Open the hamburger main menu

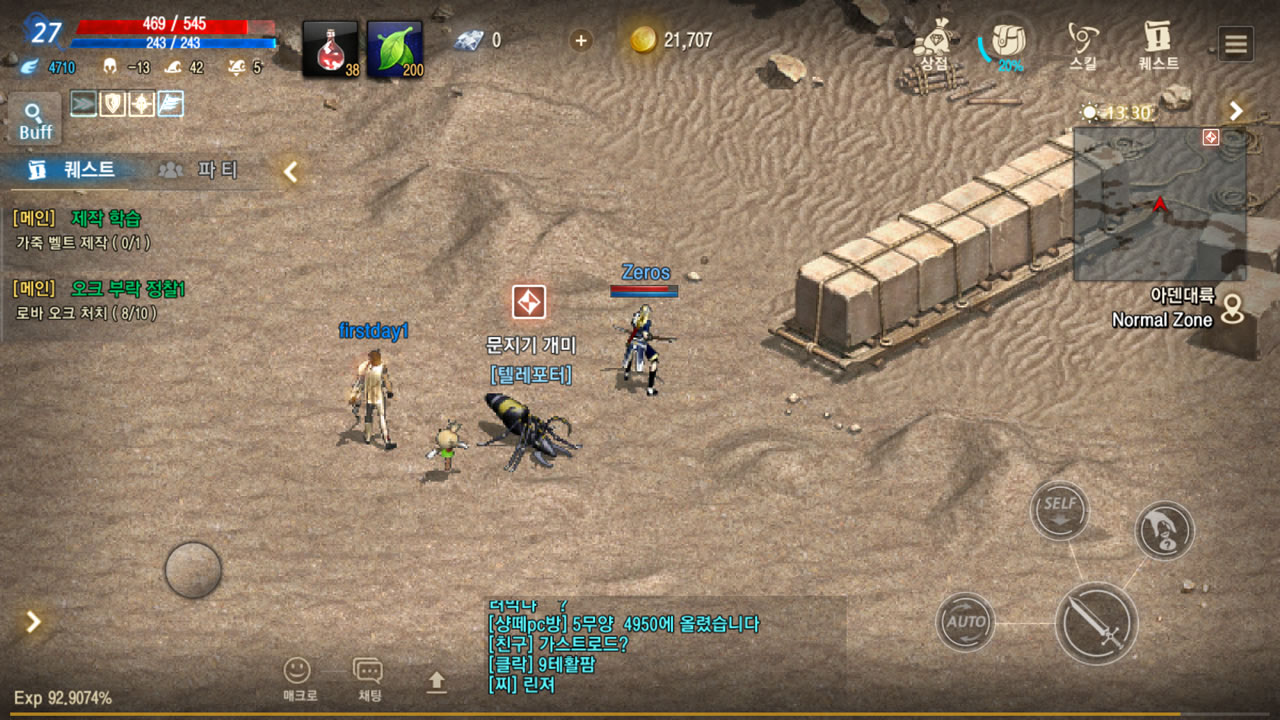tap(1236, 44)
